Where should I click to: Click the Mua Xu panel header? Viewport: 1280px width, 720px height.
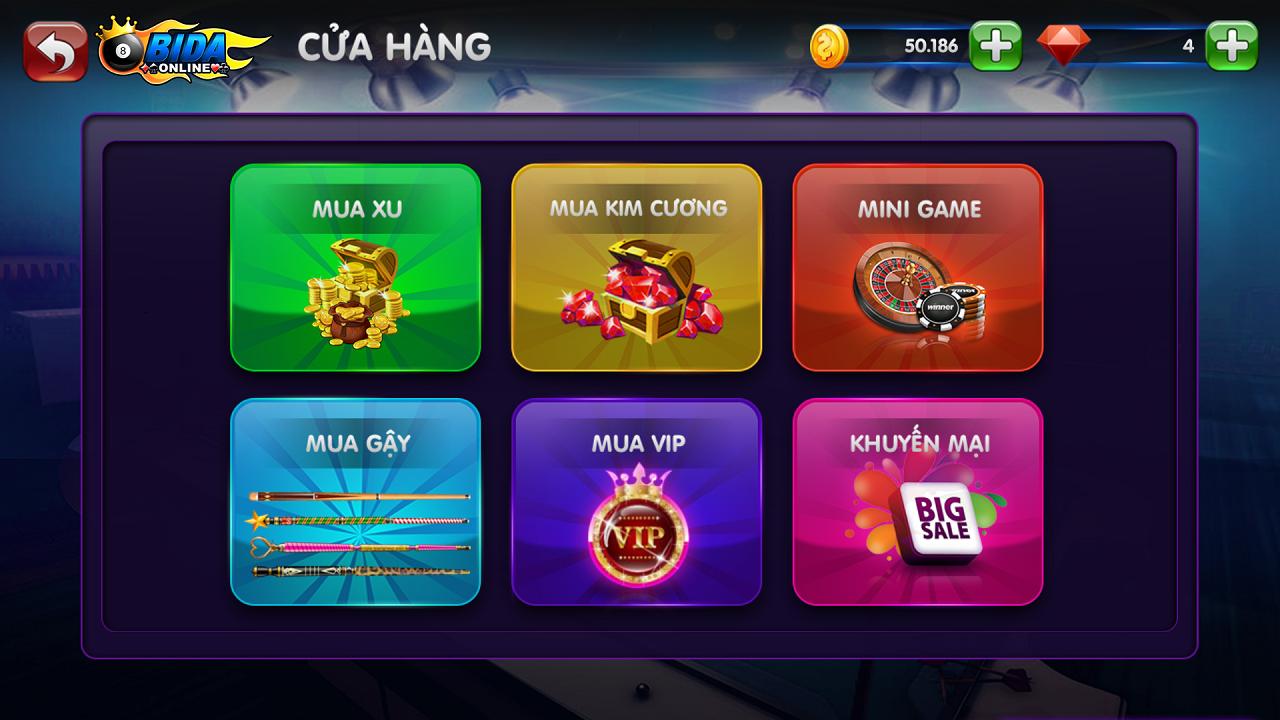[x=355, y=209]
